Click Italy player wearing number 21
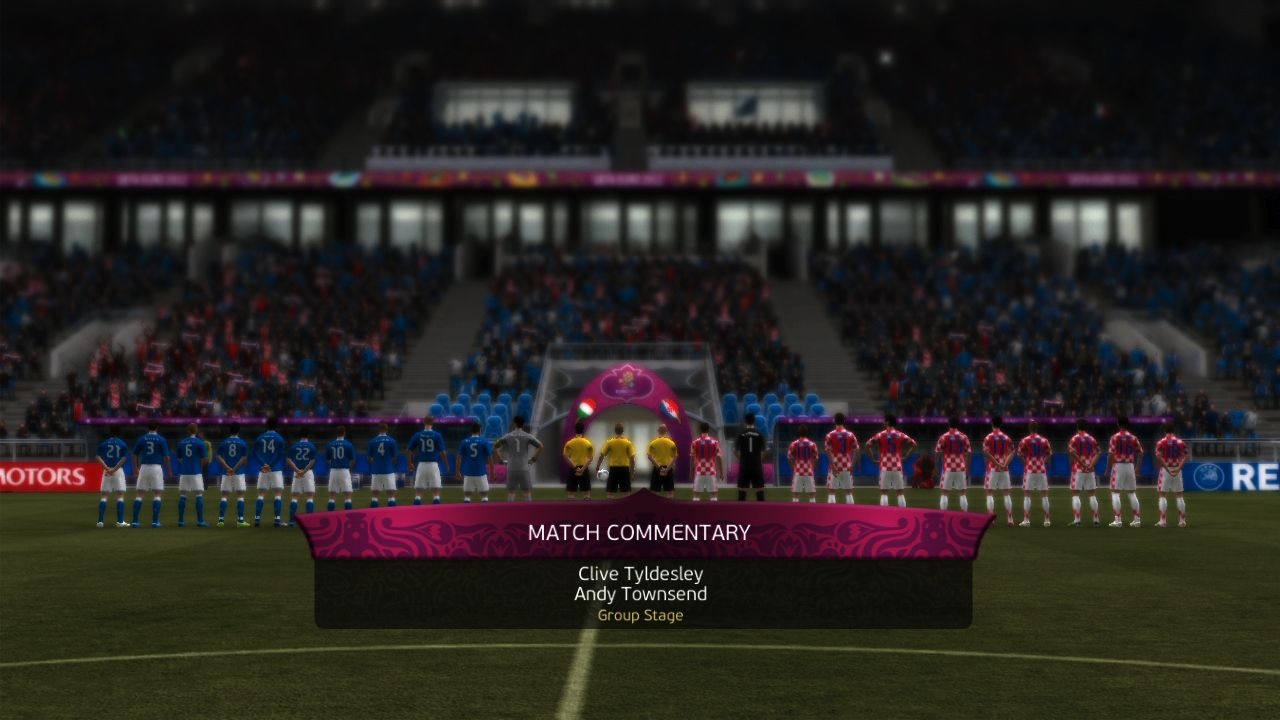 pos(112,450)
